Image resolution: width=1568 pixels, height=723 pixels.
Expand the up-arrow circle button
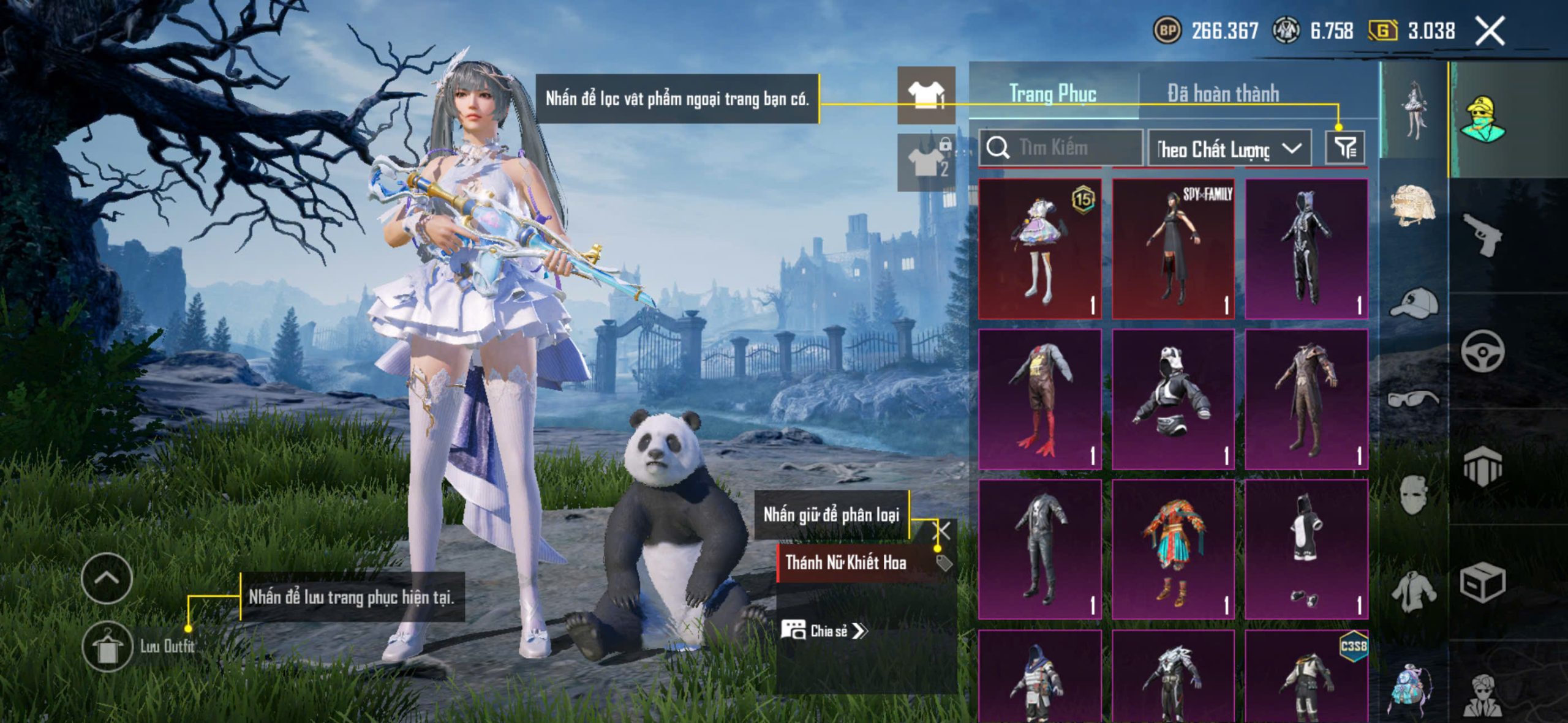pos(107,578)
